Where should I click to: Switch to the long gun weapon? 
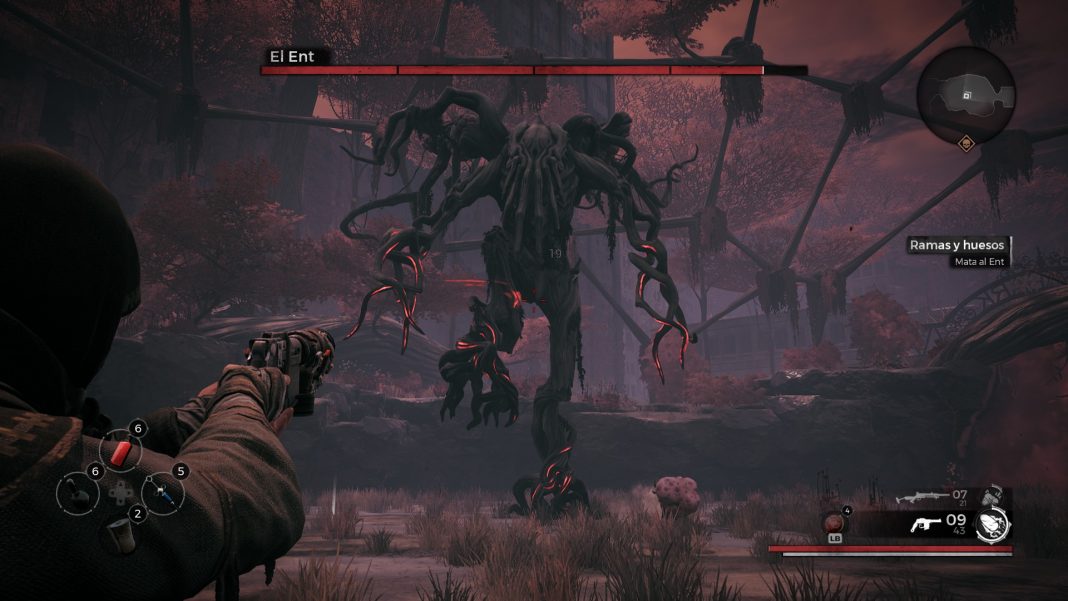click(921, 496)
